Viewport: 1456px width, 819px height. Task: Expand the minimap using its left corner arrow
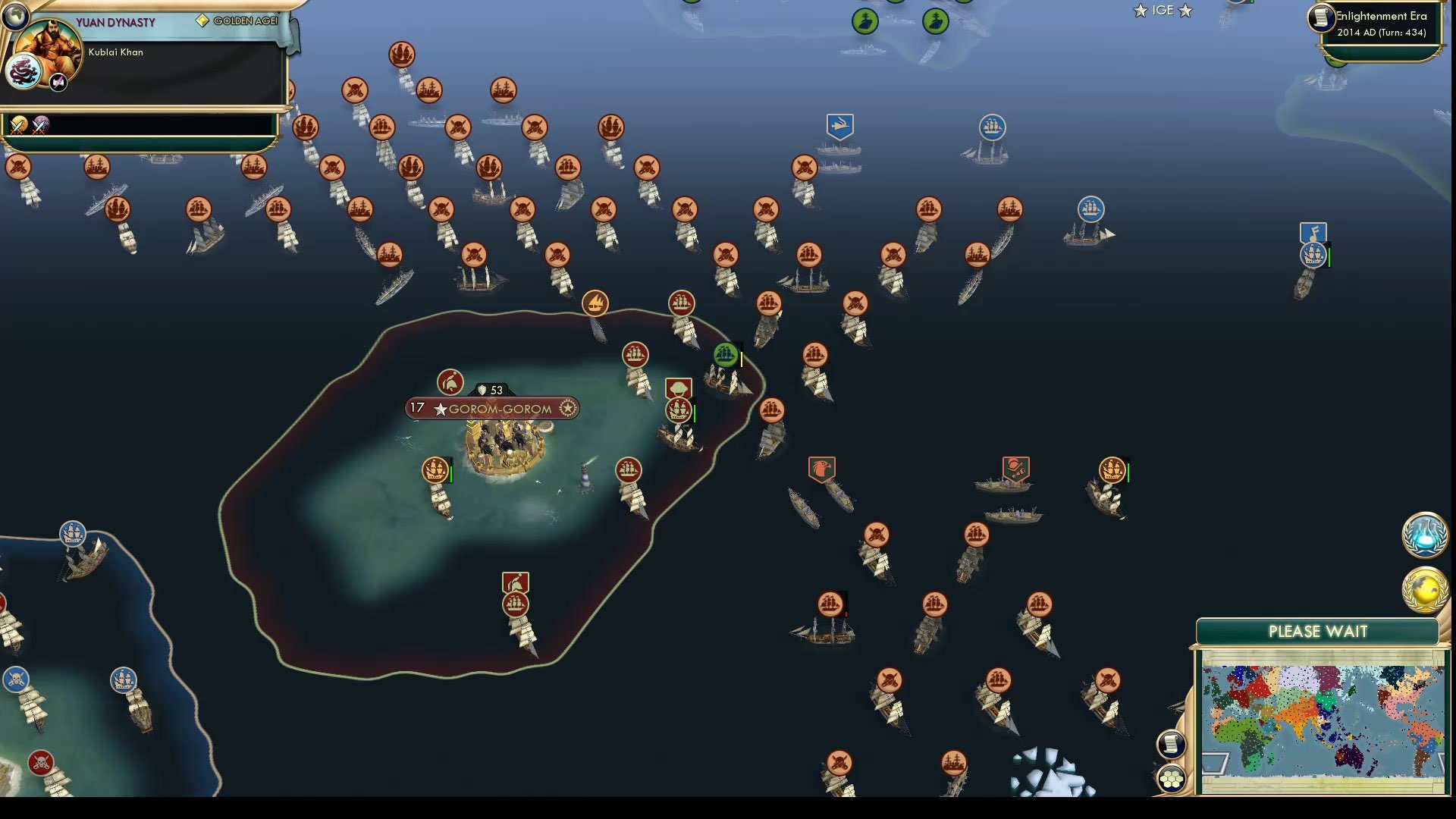[1215, 764]
